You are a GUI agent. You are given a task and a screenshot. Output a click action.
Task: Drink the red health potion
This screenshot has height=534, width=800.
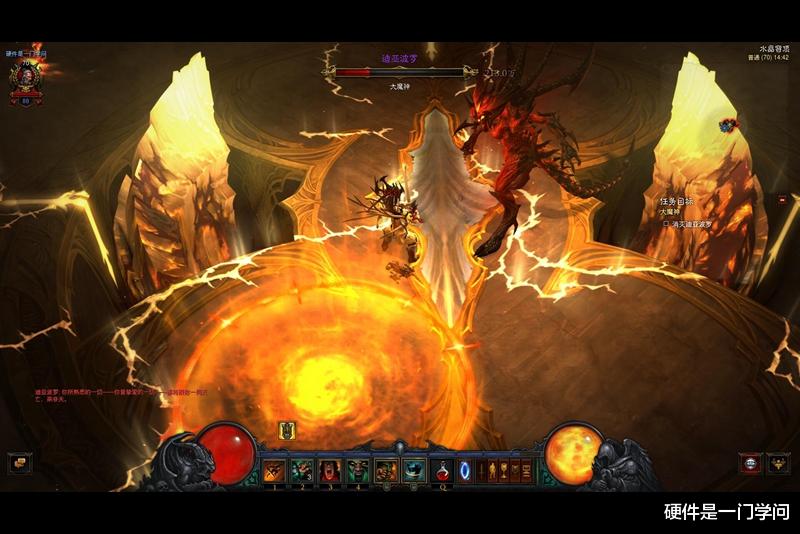441,470
